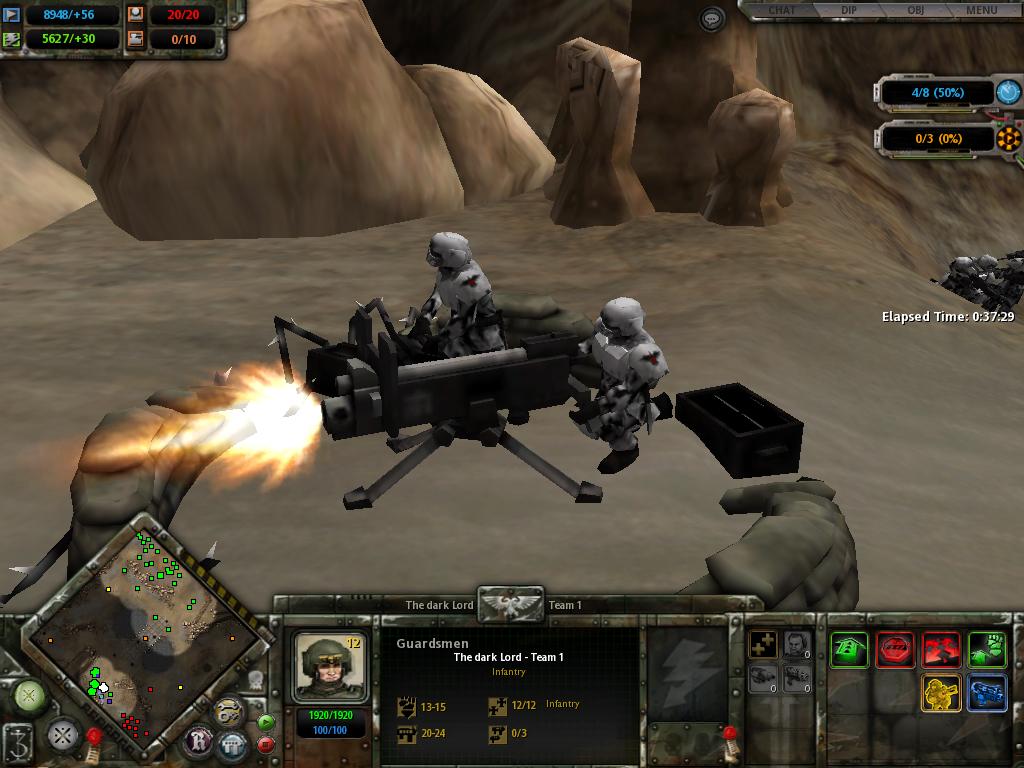
Task: Reinforce squad with the plus-signs button
Action: tap(764, 646)
